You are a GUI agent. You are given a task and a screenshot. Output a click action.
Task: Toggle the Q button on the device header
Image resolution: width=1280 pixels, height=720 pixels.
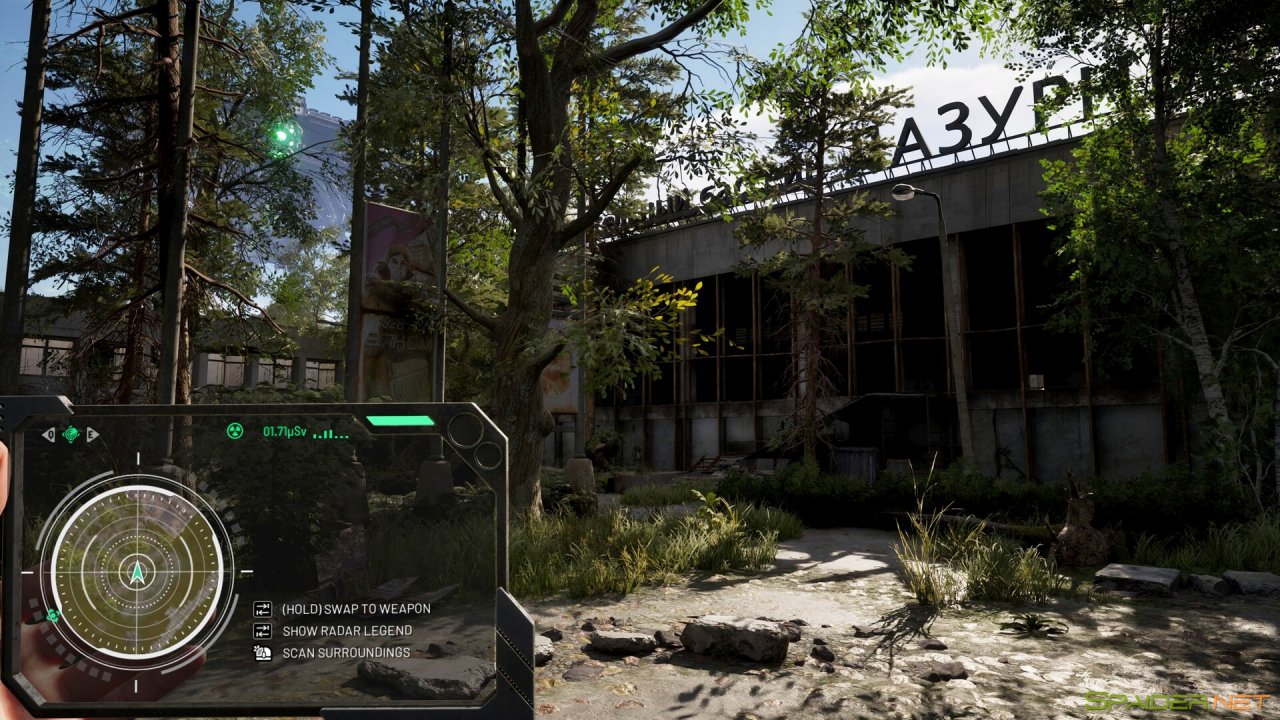tap(49, 434)
